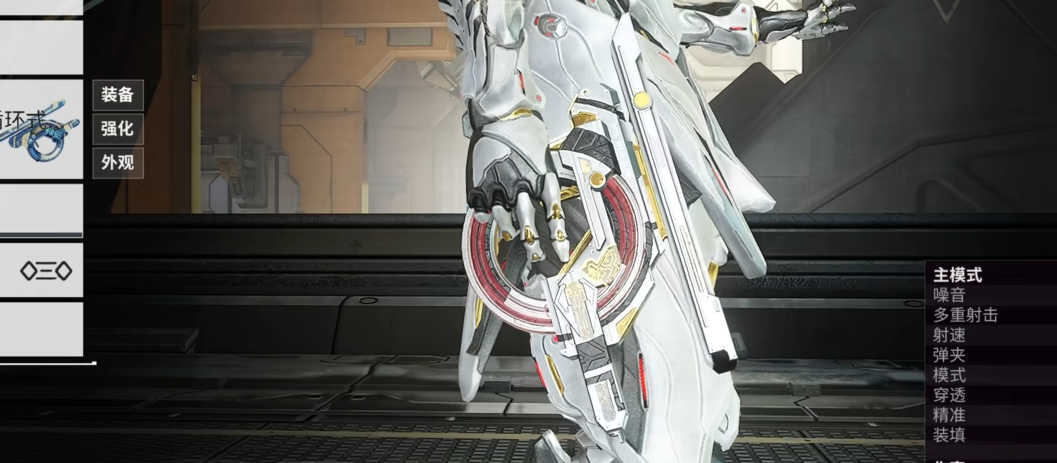Select the slot with the diamond-bars emblem
This screenshot has width=1057, height=463.
point(46,270)
